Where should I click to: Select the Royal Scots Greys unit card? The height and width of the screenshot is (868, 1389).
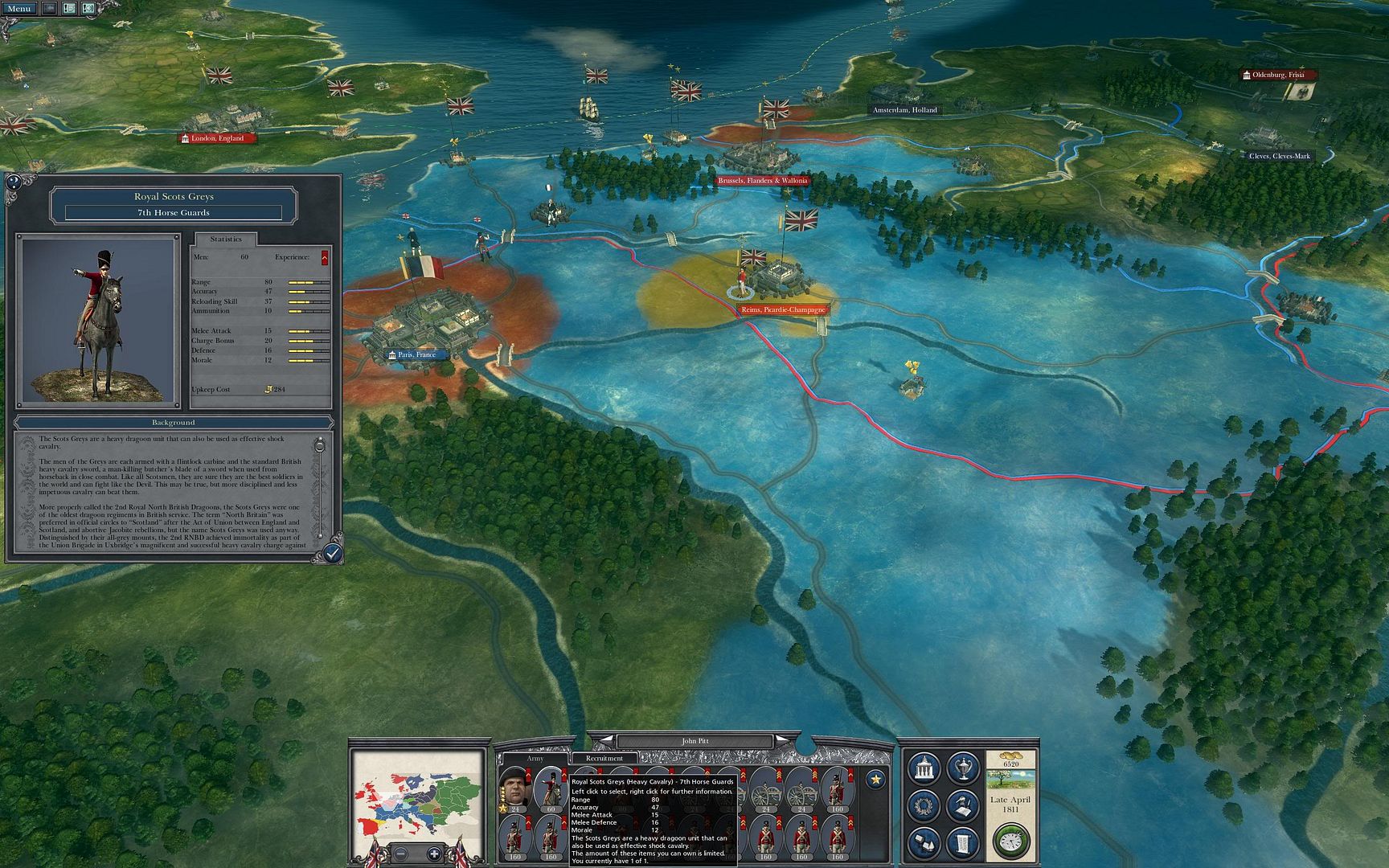coord(551,787)
